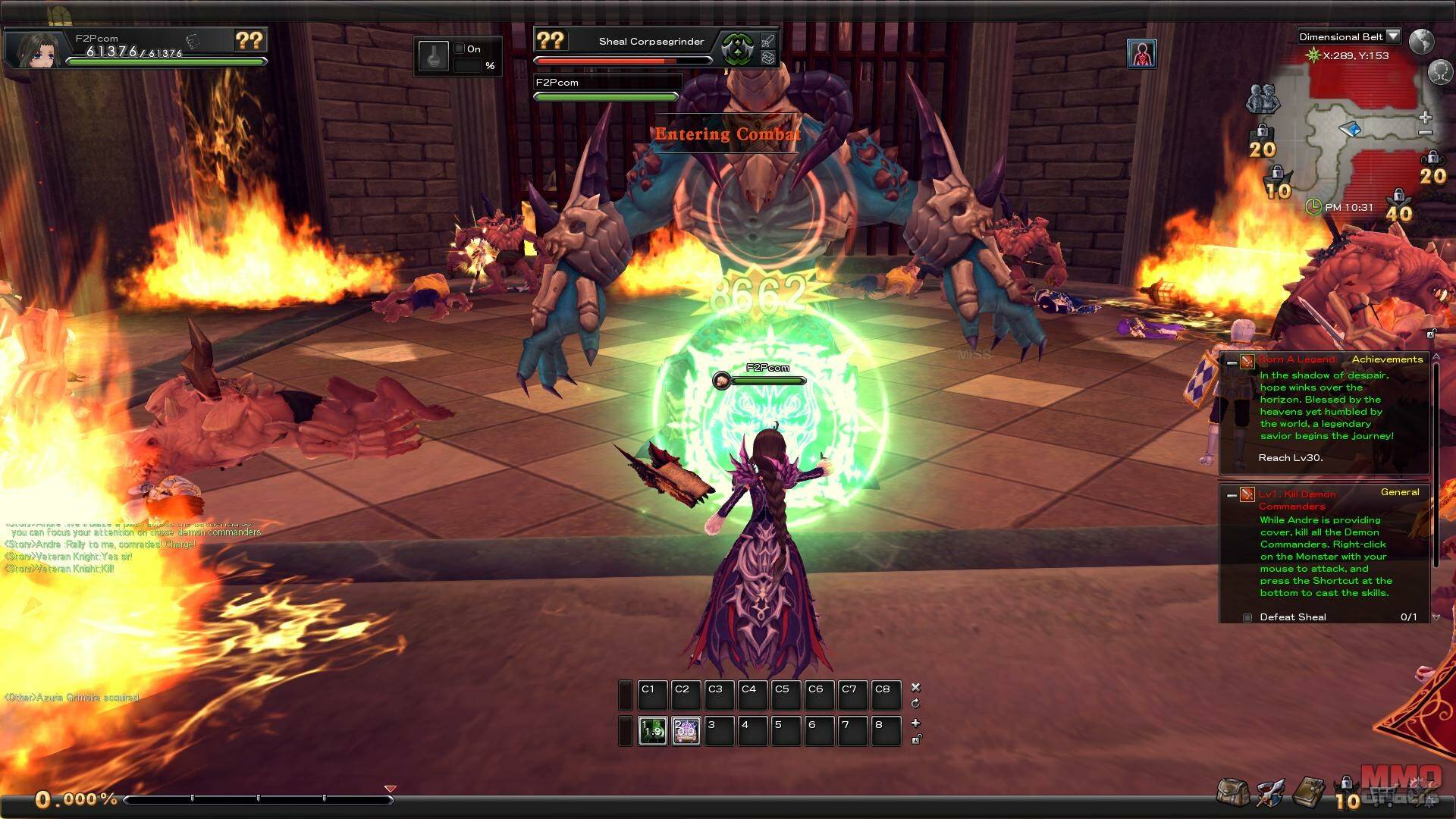1456x819 pixels.
Task: Add a hotbar row with plus
Action: (x=915, y=723)
